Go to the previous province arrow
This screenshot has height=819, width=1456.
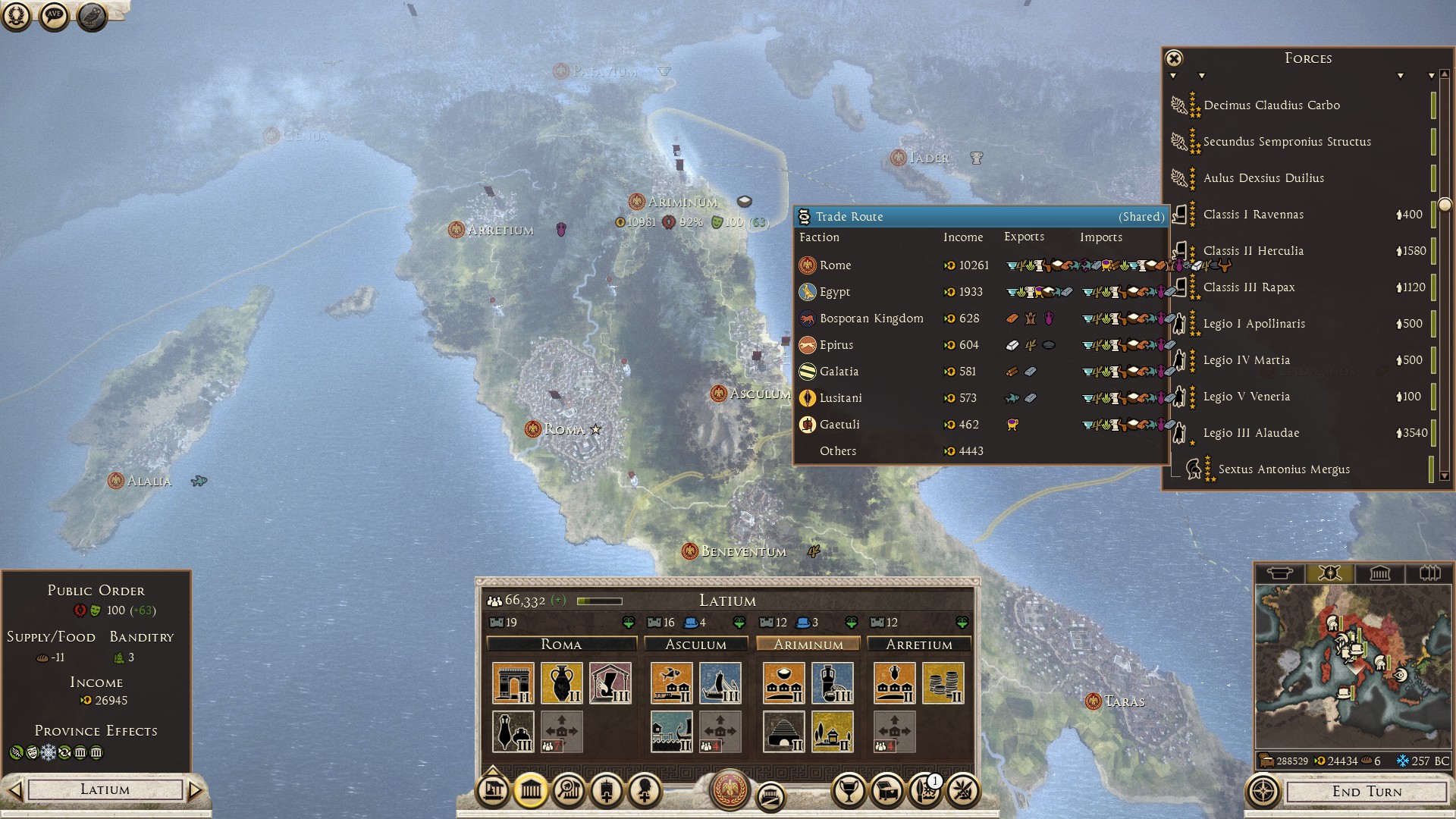[x=14, y=790]
